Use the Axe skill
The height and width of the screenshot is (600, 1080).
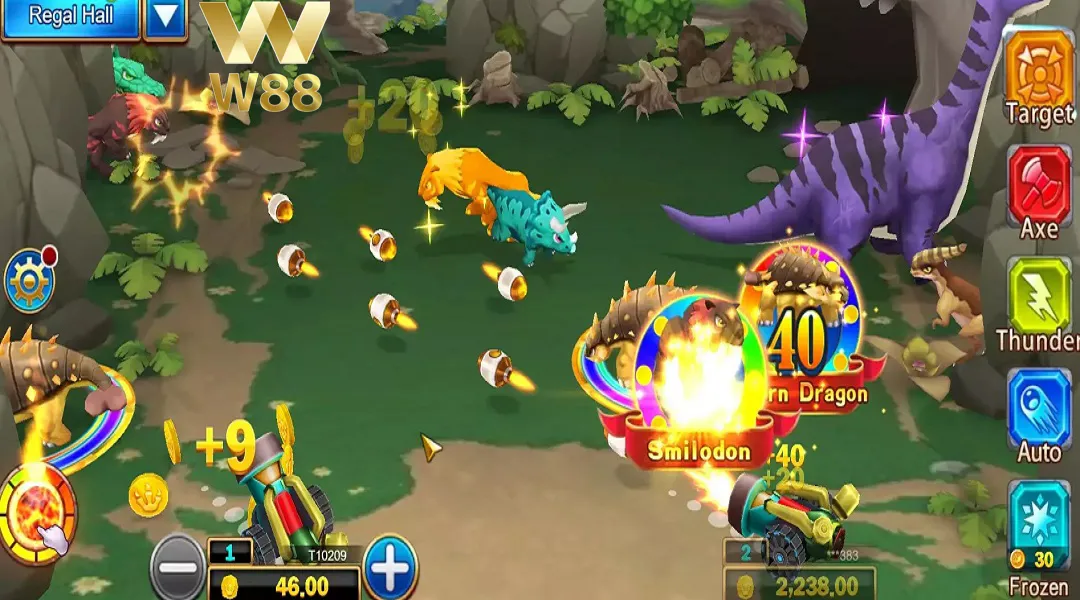1038,184
